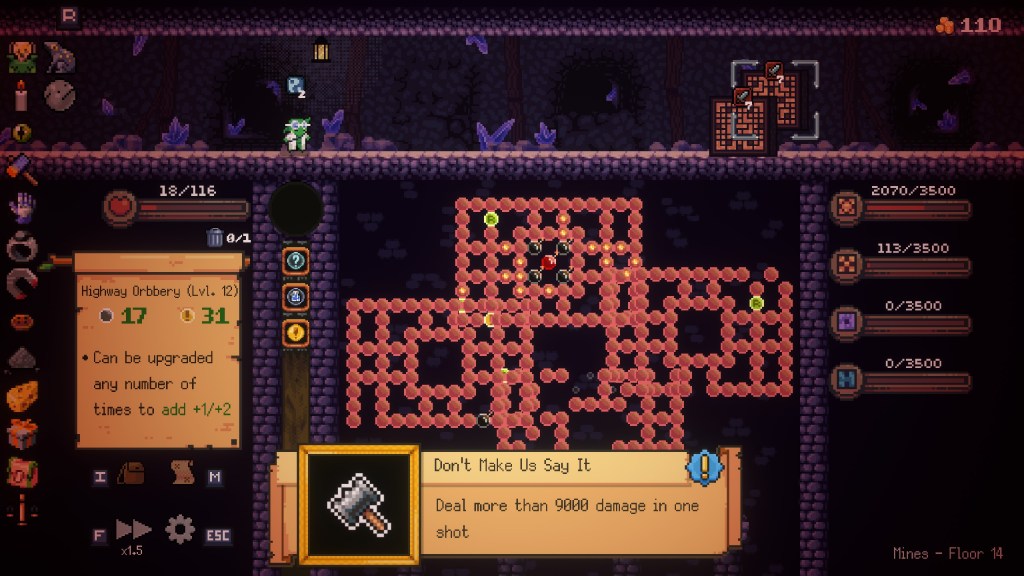
Task: Select the hammer relic icon
Action: tap(22, 169)
